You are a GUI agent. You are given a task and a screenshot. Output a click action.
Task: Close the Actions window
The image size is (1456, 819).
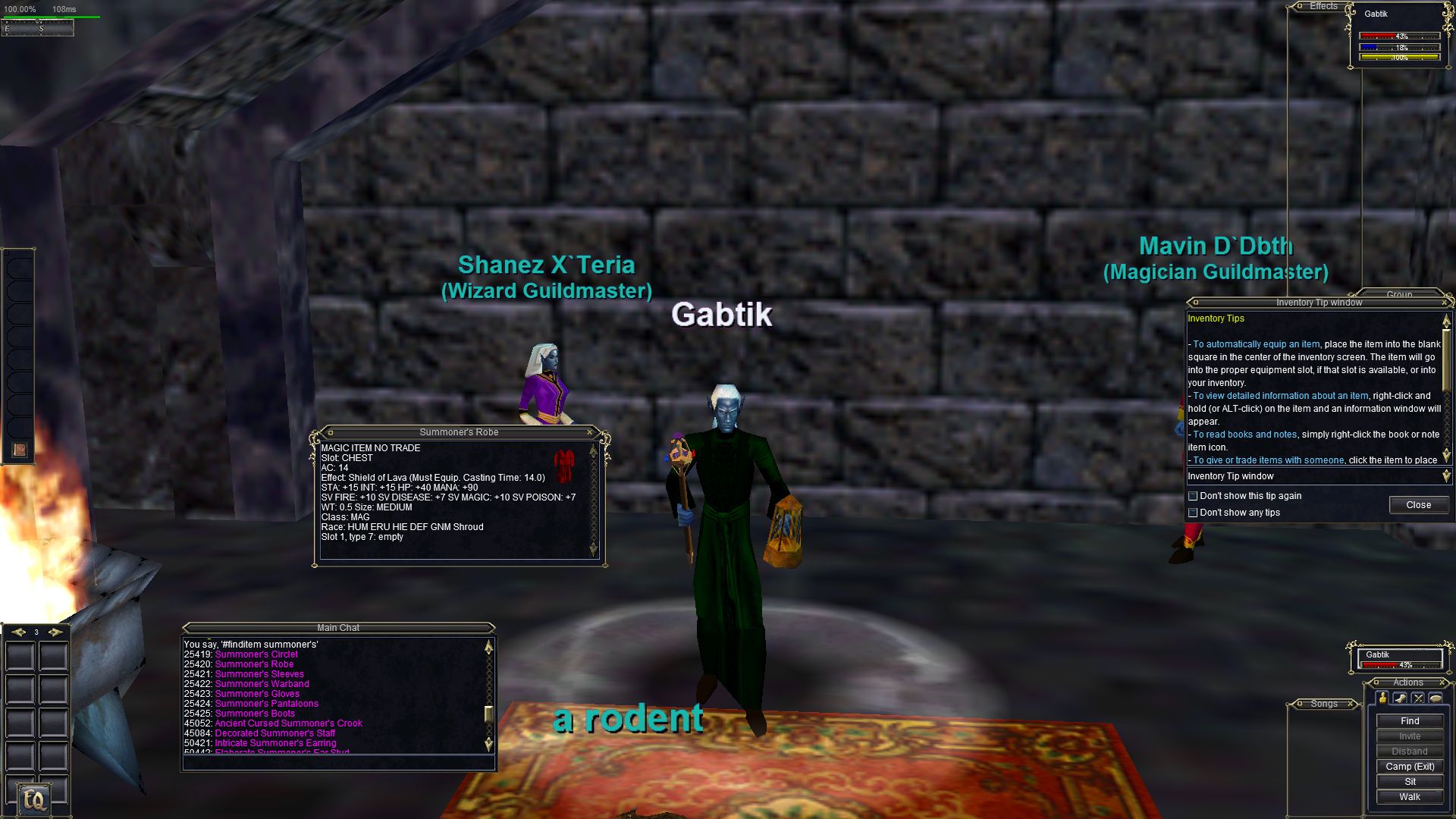(x=1442, y=682)
